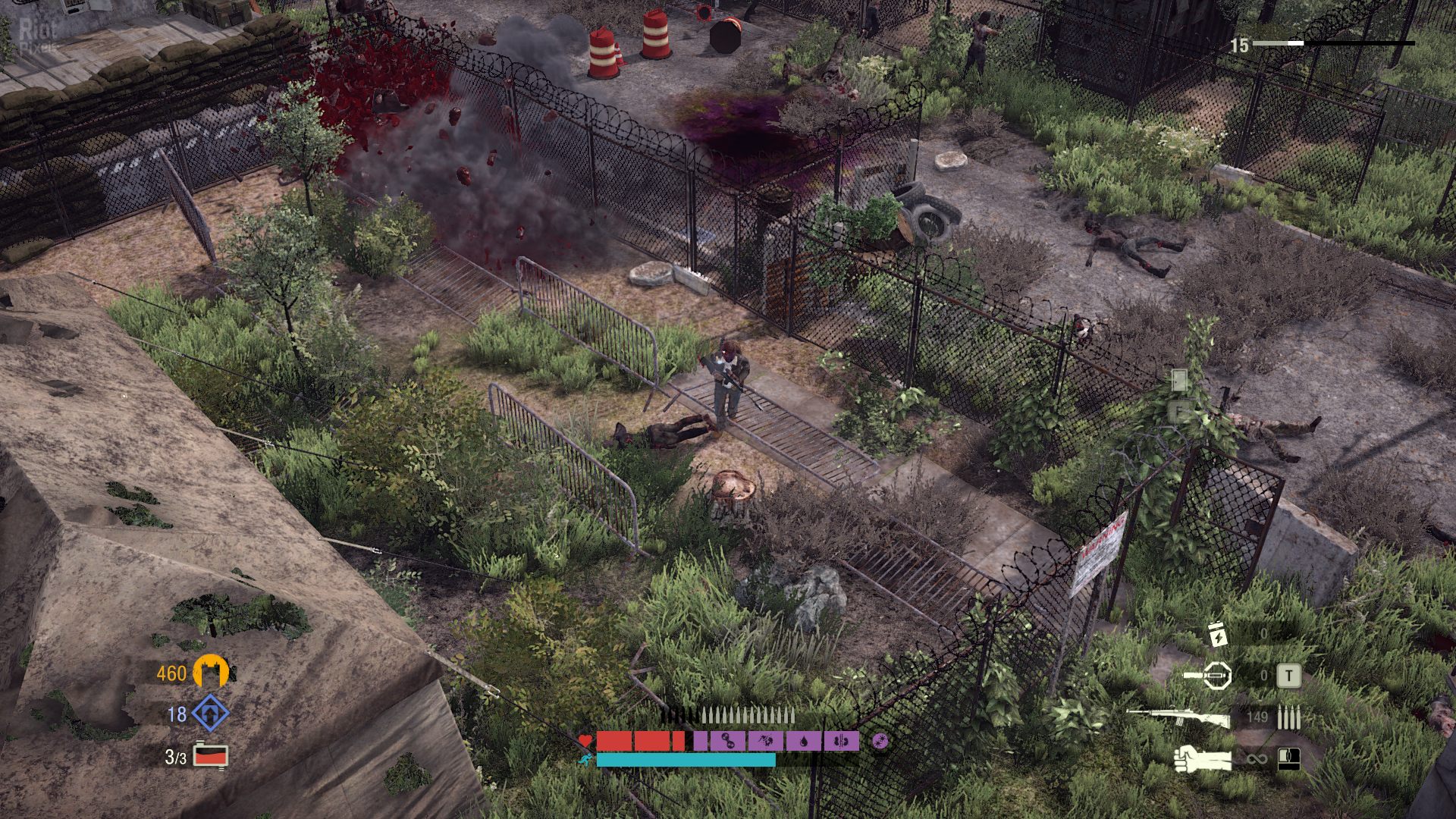Choose the fist melee weapon slot
The image size is (1456, 819).
(x=1203, y=758)
